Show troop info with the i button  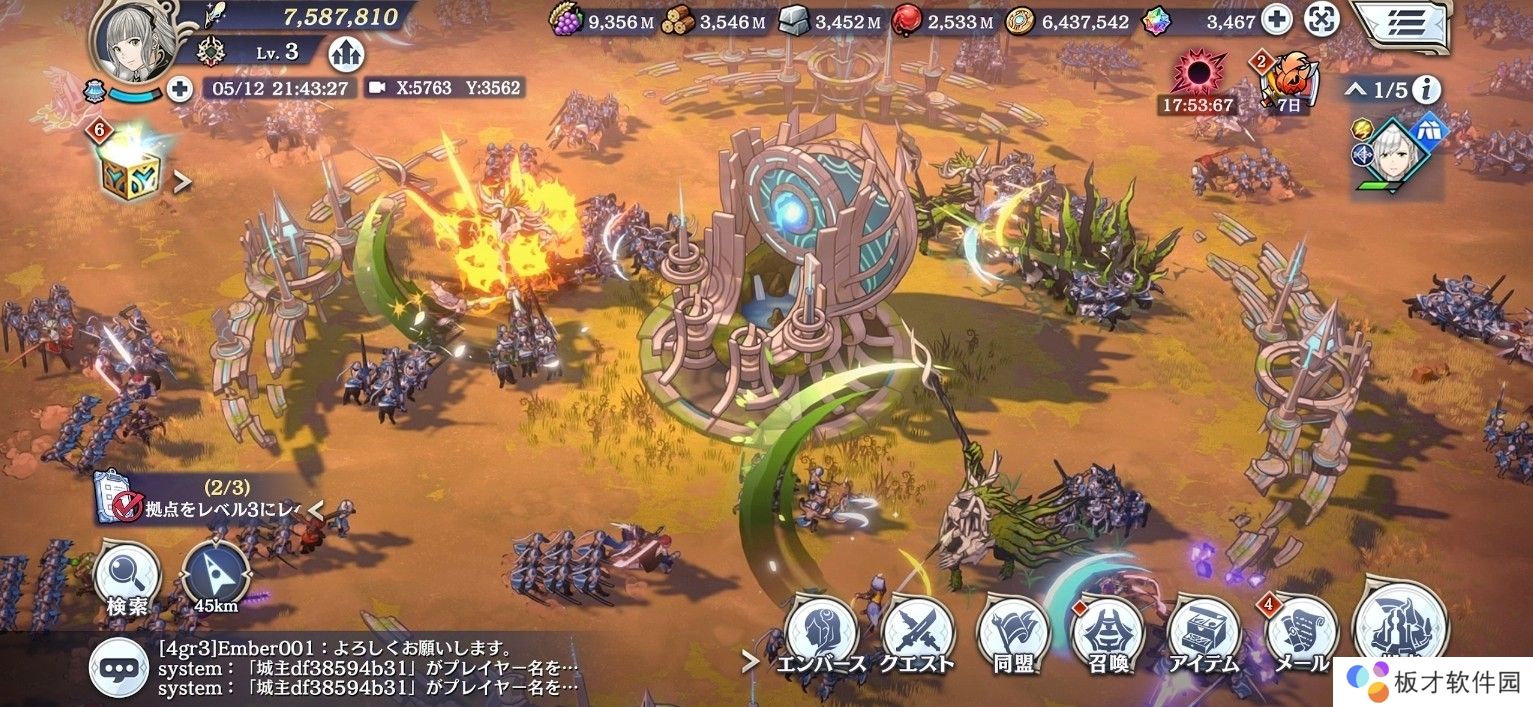point(1426,90)
